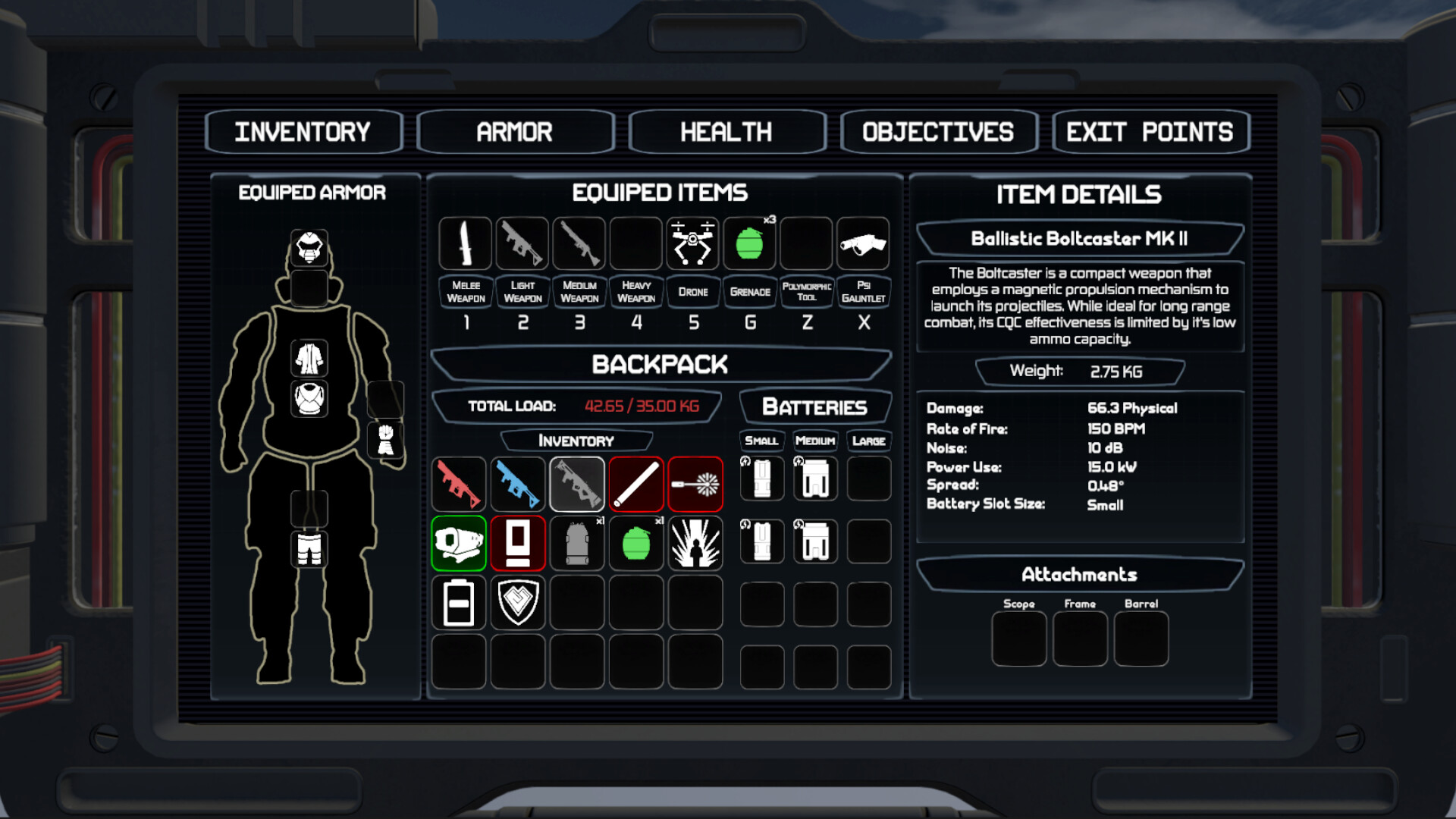Viewport: 1456px width, 819px height.
Task: Select the blue rifle in the inventory
Action: point(517,484)
